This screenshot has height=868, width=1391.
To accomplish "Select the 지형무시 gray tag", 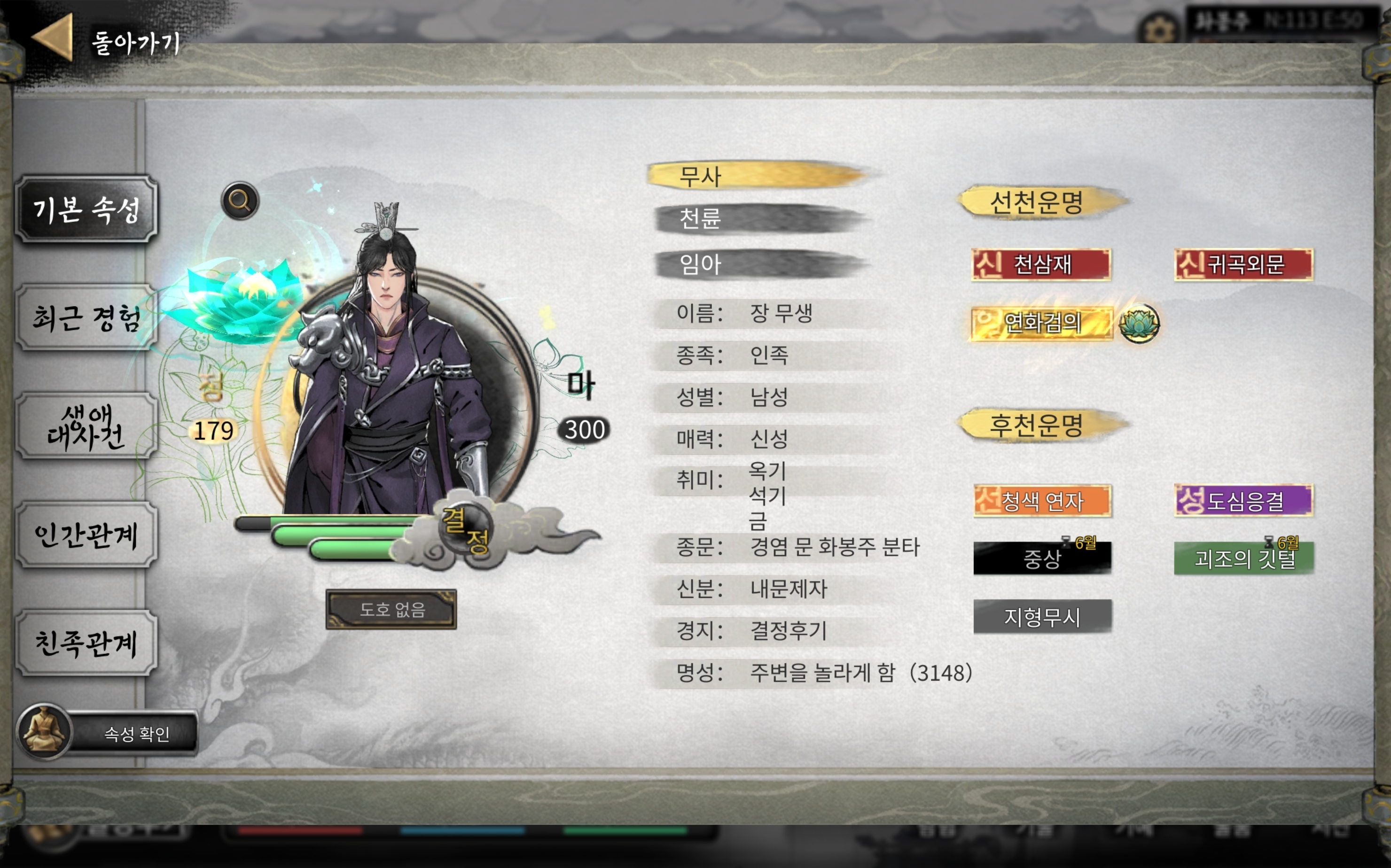I will coord(1042,617).
